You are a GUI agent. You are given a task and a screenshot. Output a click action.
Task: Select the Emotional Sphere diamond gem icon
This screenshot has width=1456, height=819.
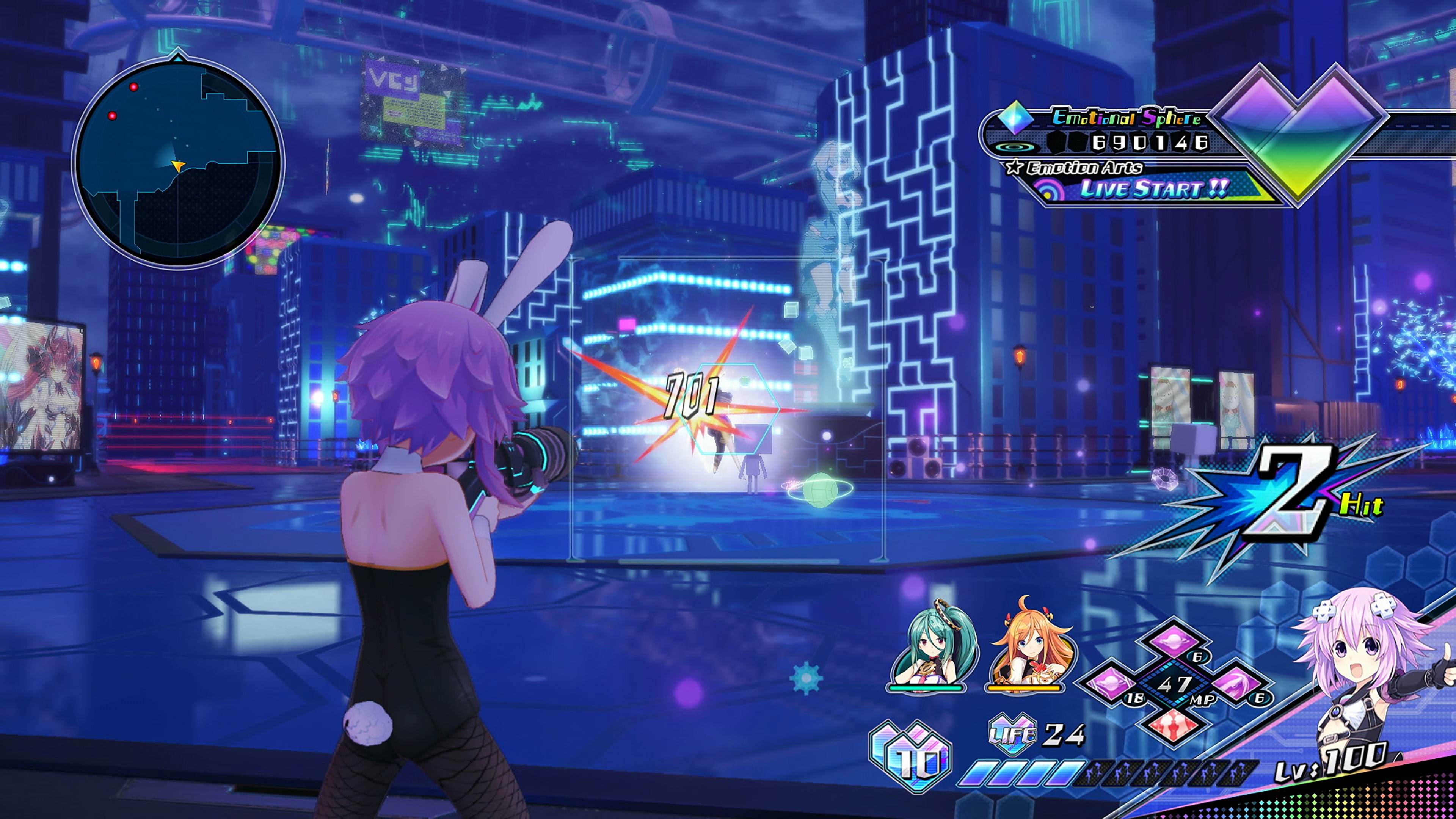pyautogui.click(x=1016, y=120)
